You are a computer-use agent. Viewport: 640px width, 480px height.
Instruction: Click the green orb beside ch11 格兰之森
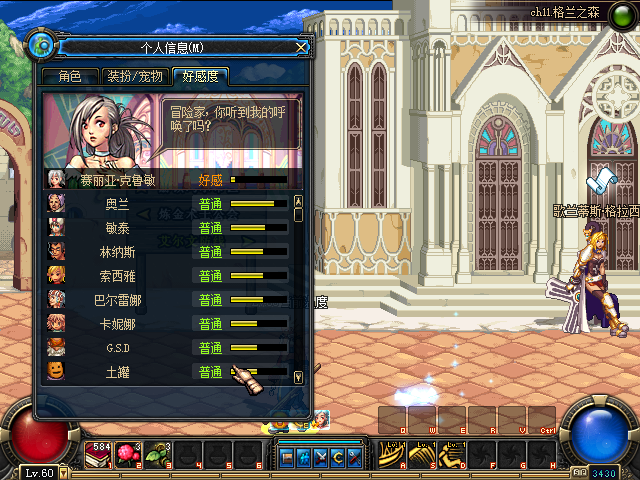(620, 20)
